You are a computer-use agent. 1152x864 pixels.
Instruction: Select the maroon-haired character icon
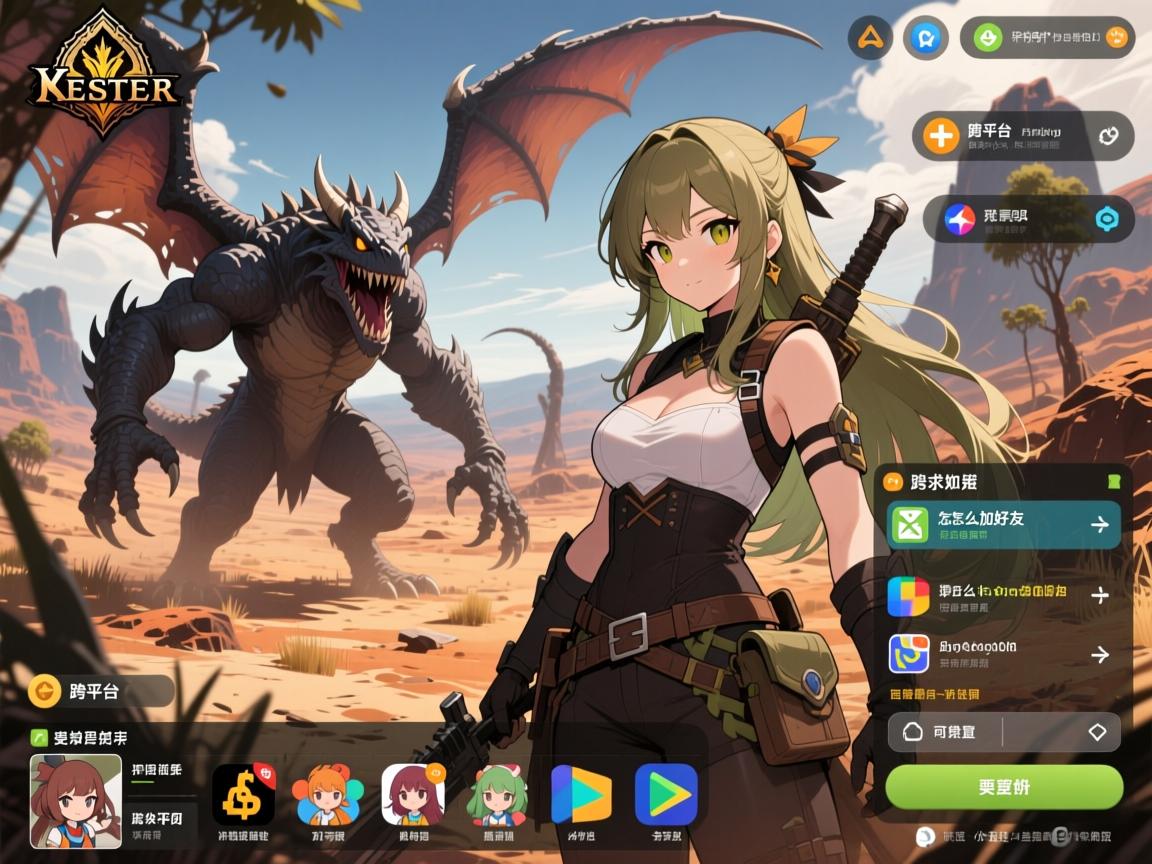click(413, 795)
